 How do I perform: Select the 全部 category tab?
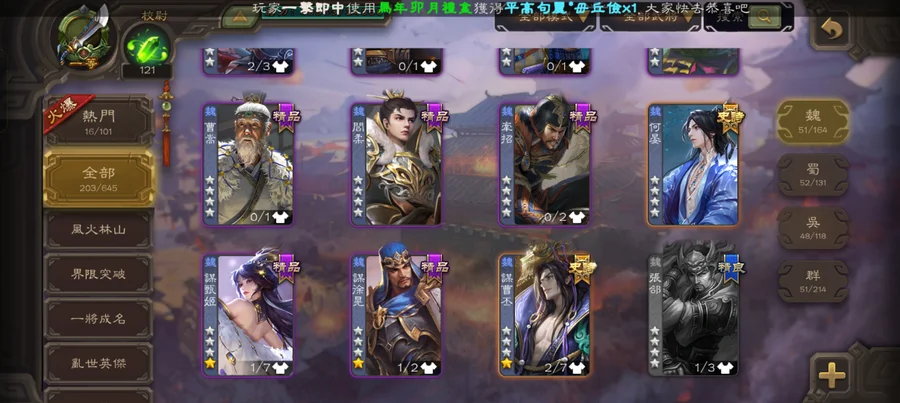[x=98, y=177]
